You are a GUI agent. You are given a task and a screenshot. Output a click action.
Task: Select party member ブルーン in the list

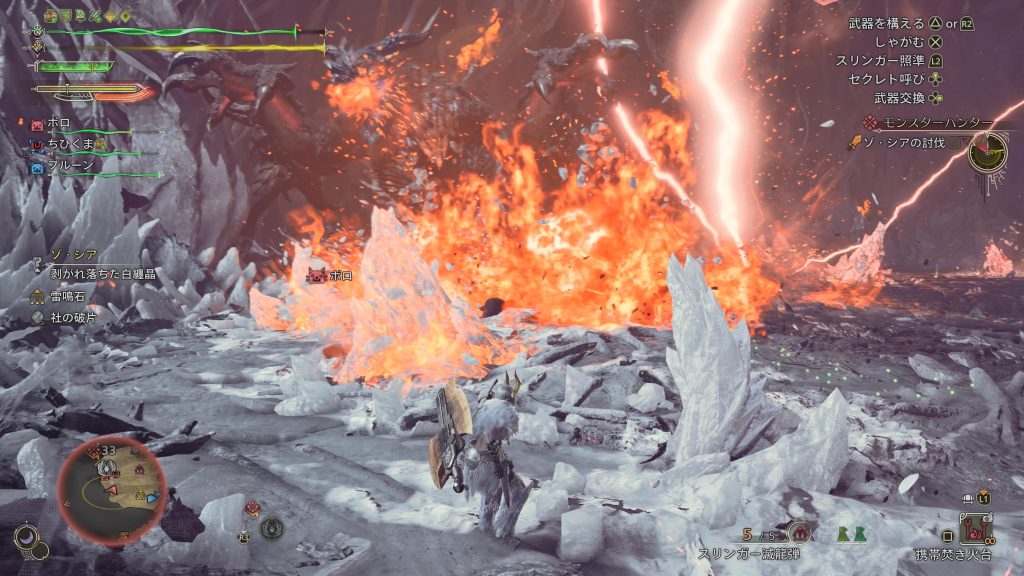click(x=68, y=168)
